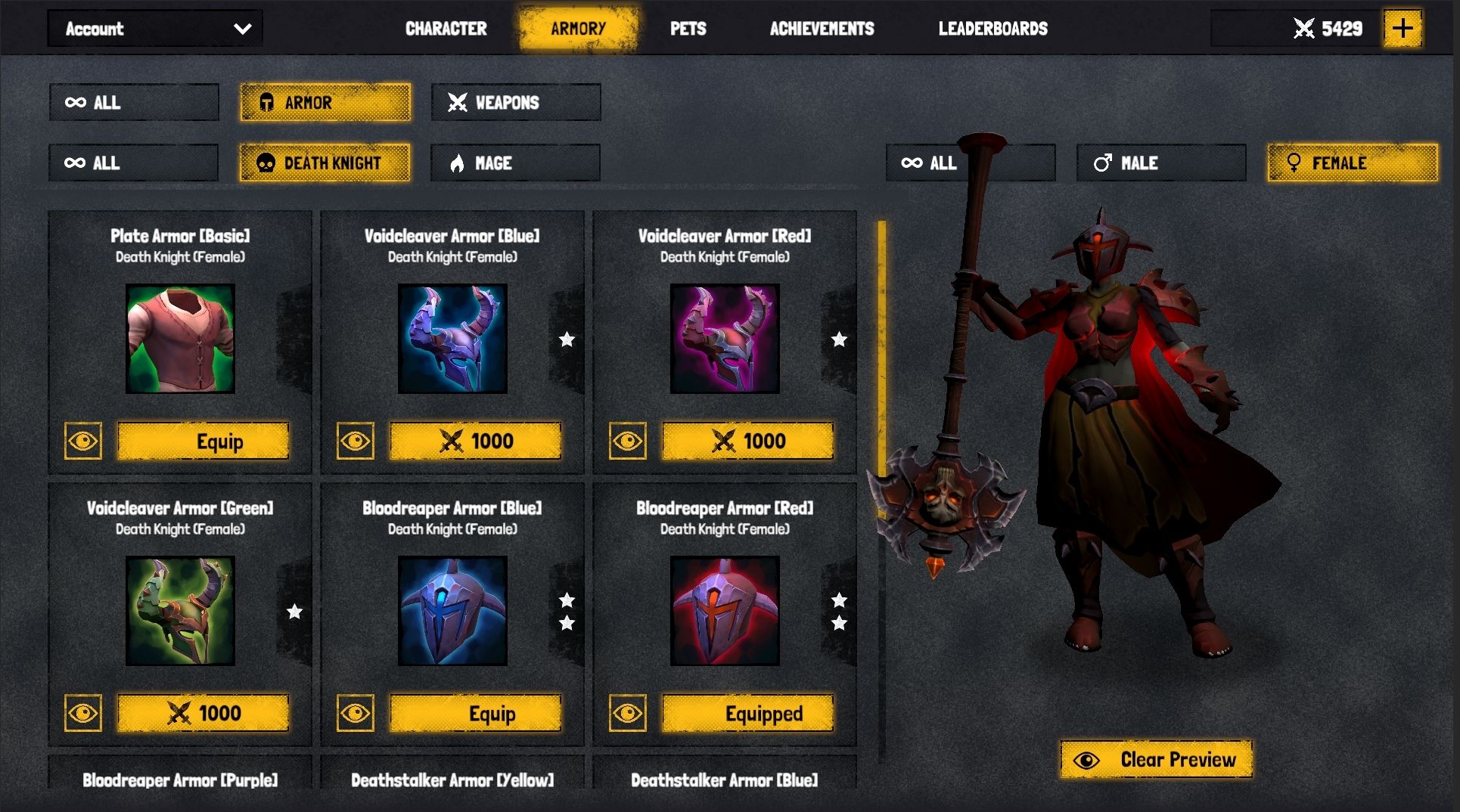1460x812 pixels.
Task: Purchase Voidcleaver Armor [Red] for 1000
Action: [747, 442]
